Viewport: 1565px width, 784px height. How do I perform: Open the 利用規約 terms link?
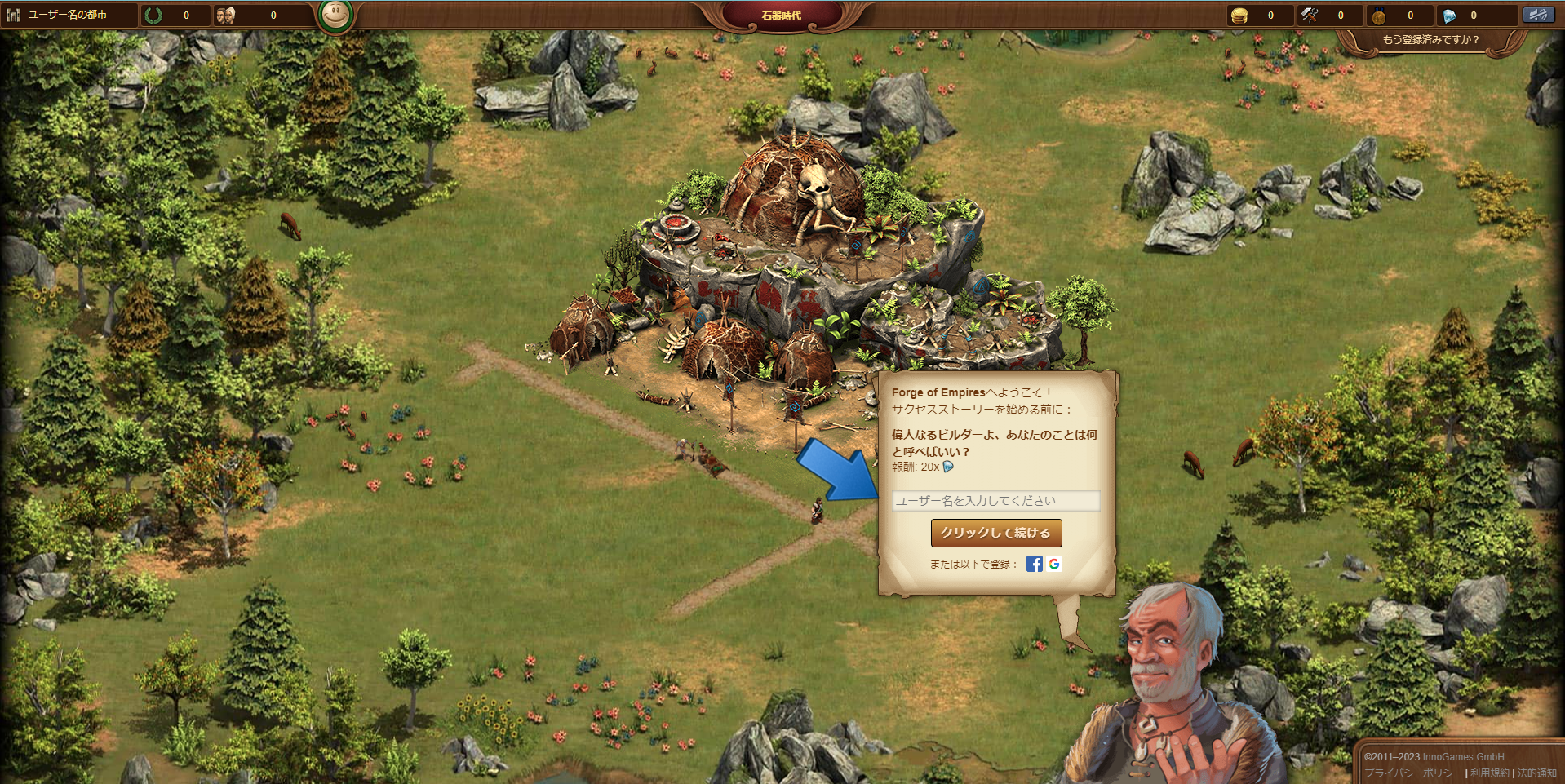coord(1489,773)
